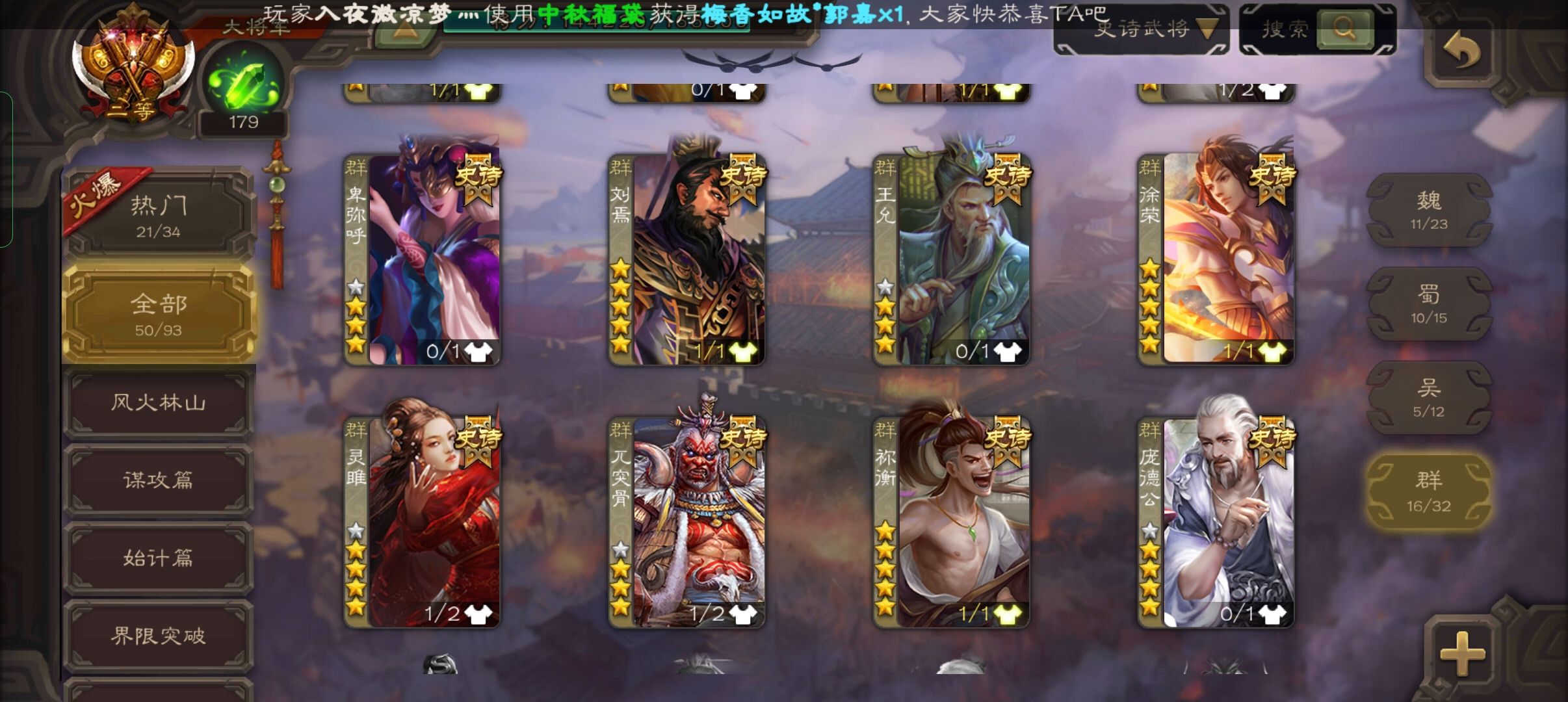
Task: Switch to the 热门 hot heroes tab
Action: coord(159,215)
